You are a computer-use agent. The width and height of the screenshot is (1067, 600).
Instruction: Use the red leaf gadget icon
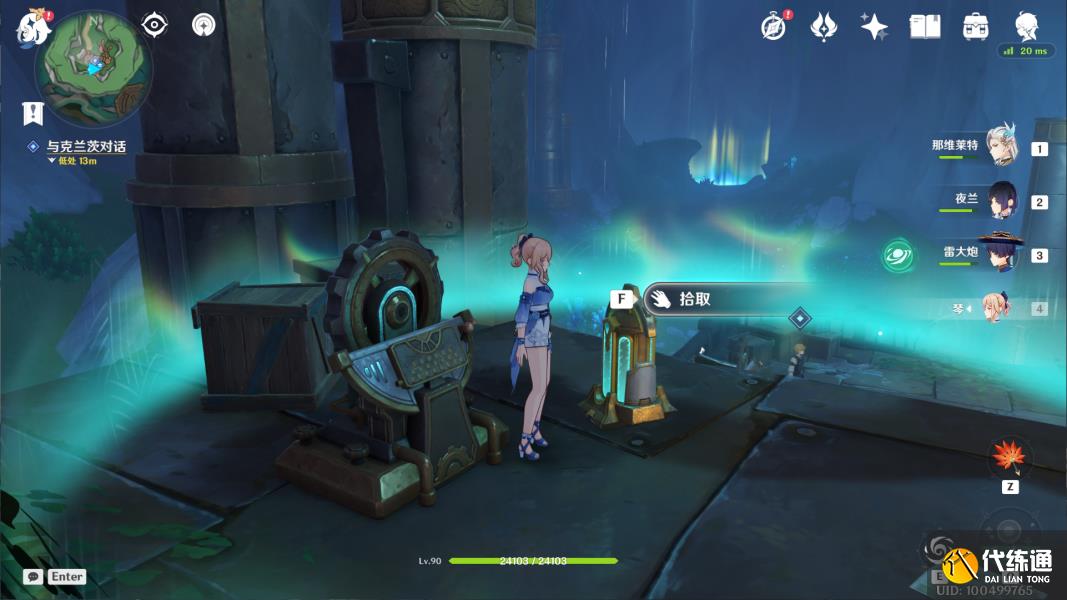[1009, 458]
